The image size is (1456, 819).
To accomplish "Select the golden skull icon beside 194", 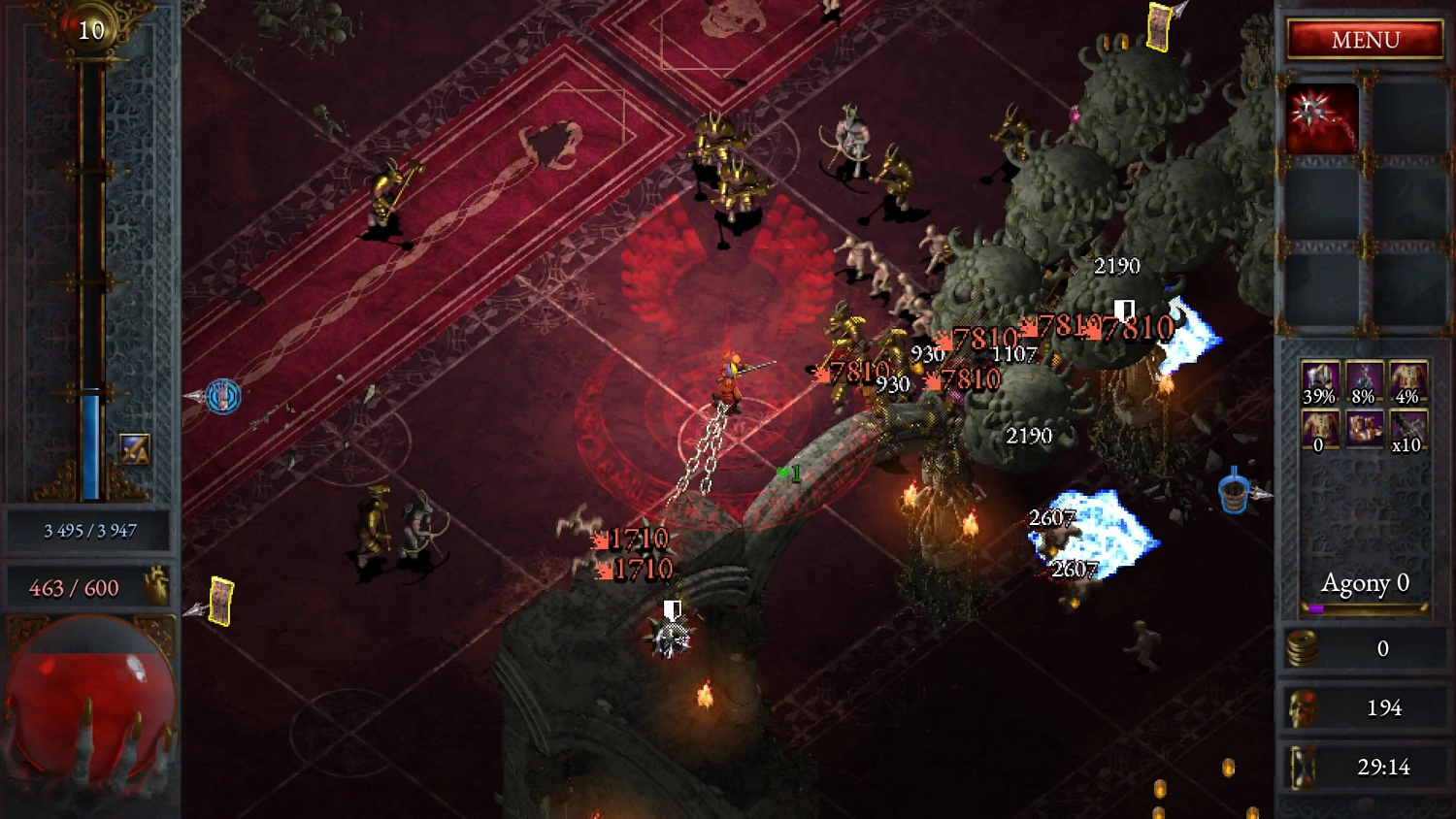I will (x=1305, y=707).
